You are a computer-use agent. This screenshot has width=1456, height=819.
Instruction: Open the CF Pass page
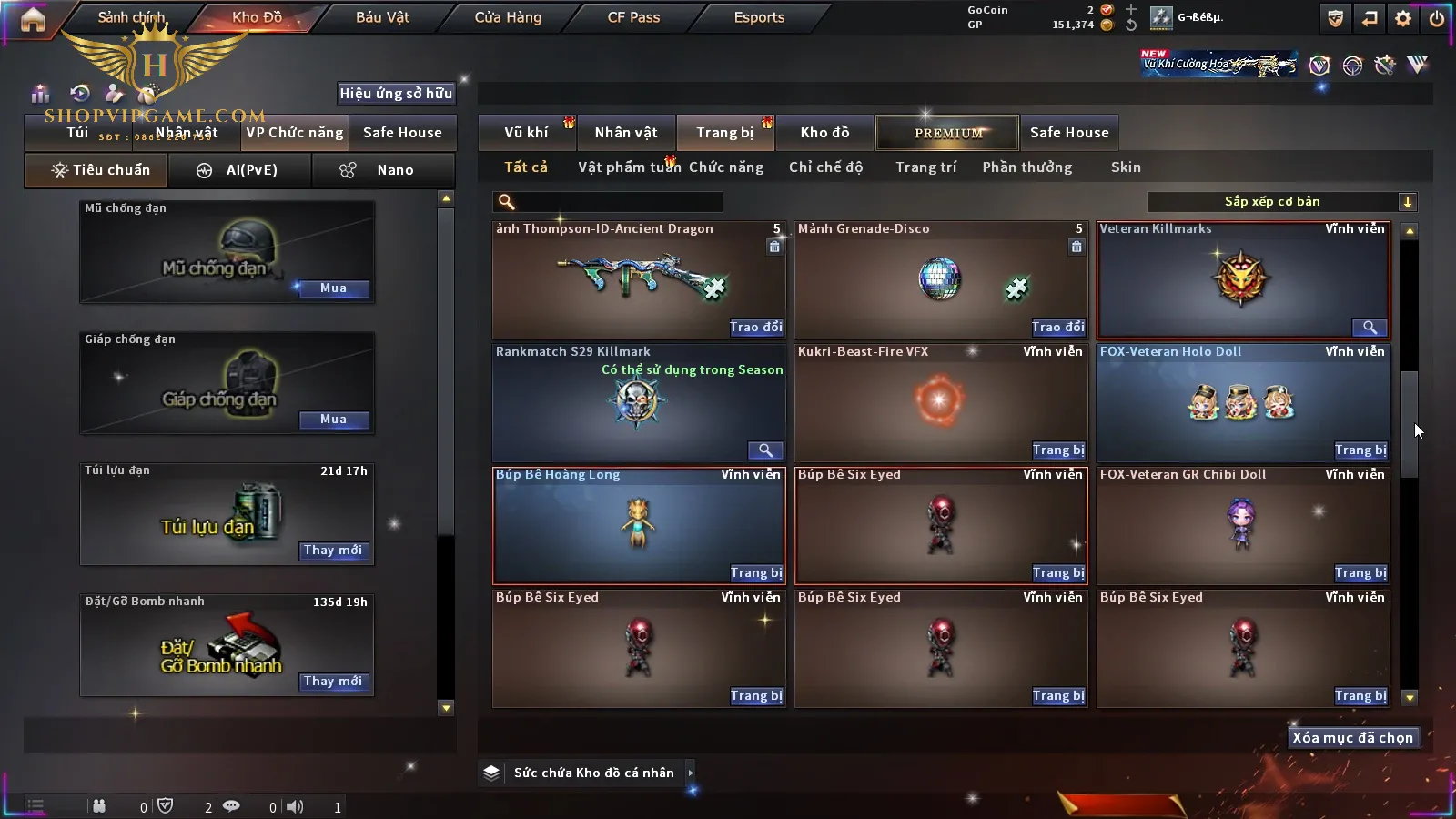point(633,17)
